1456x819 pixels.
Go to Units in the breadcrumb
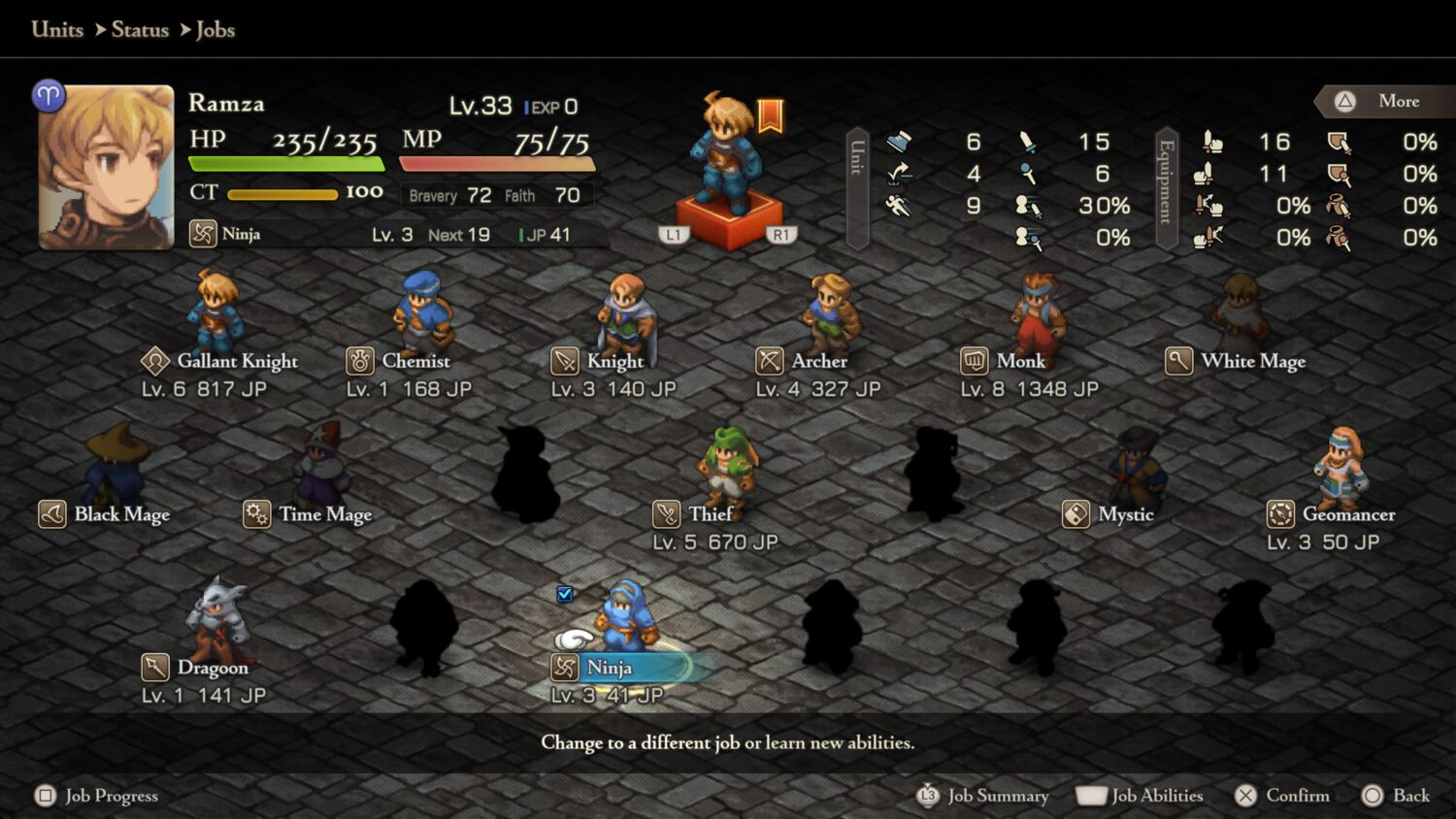click(x=57, y=29)
